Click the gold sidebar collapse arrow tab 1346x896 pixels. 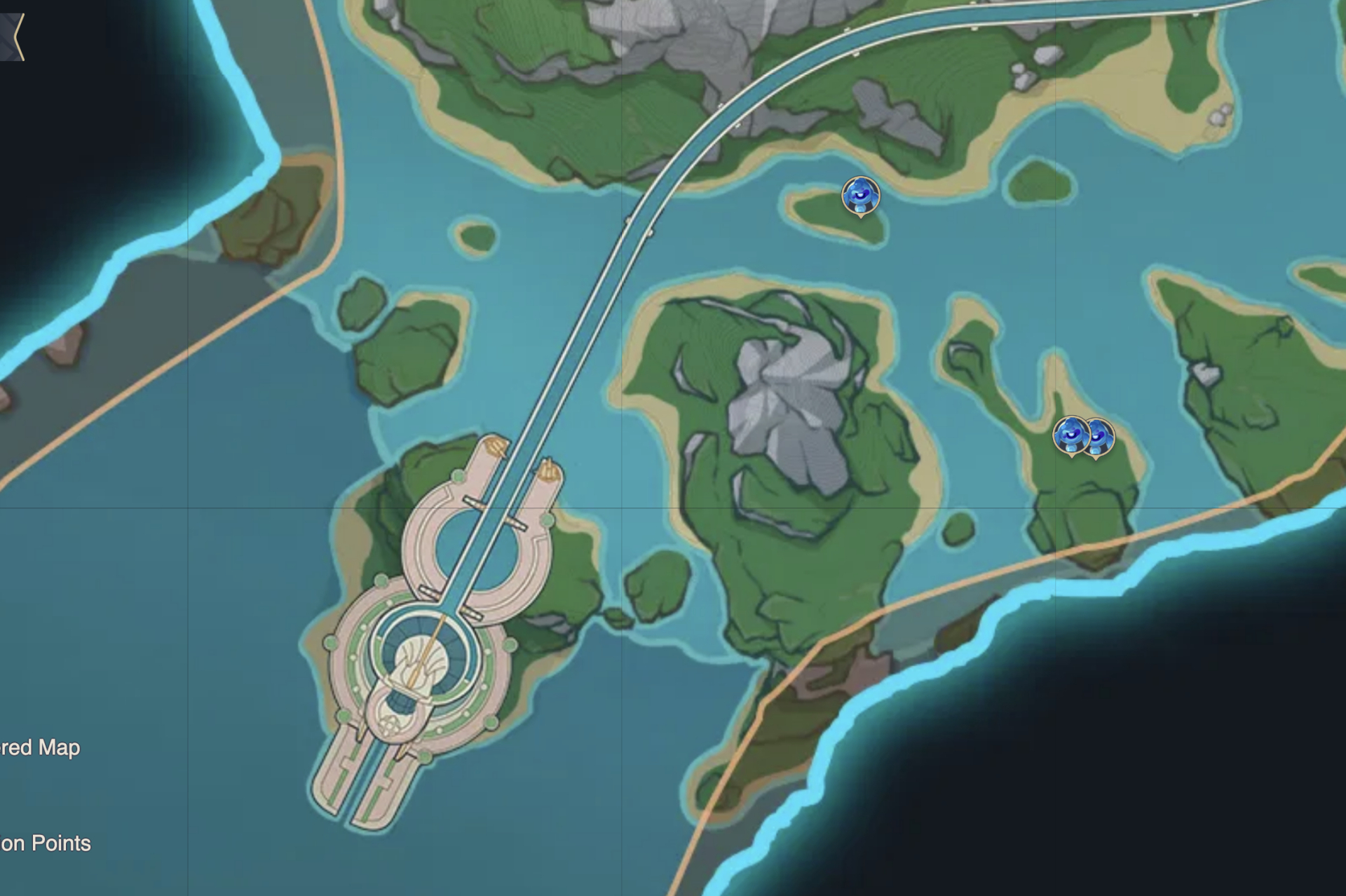tap(13, 36)
